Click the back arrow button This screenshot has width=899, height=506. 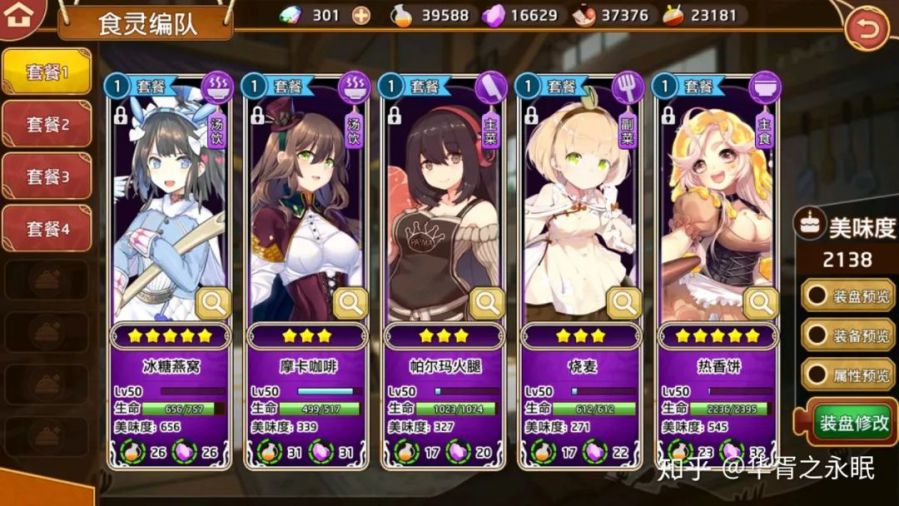(866, 30)
